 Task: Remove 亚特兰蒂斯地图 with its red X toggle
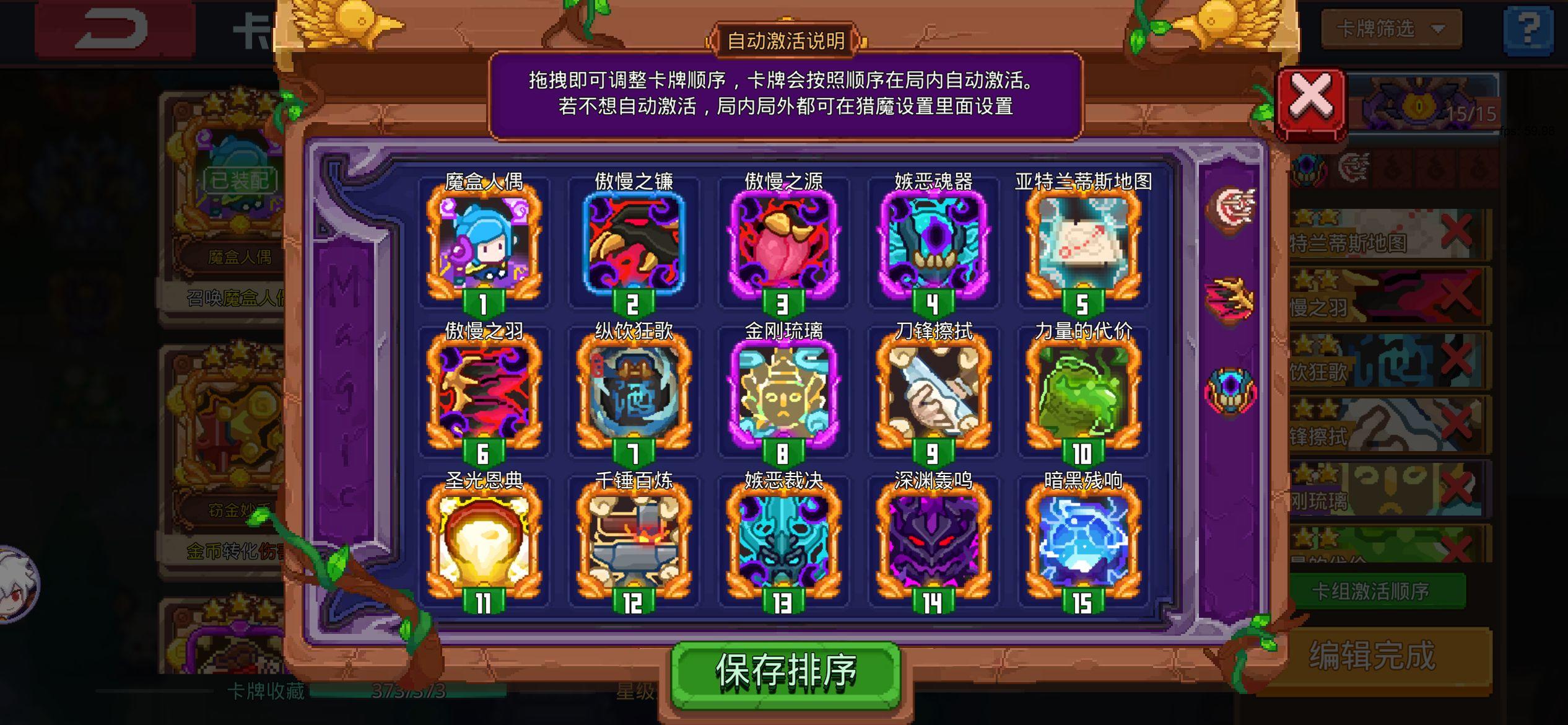pyautogui.click(x=1455, y=231)
